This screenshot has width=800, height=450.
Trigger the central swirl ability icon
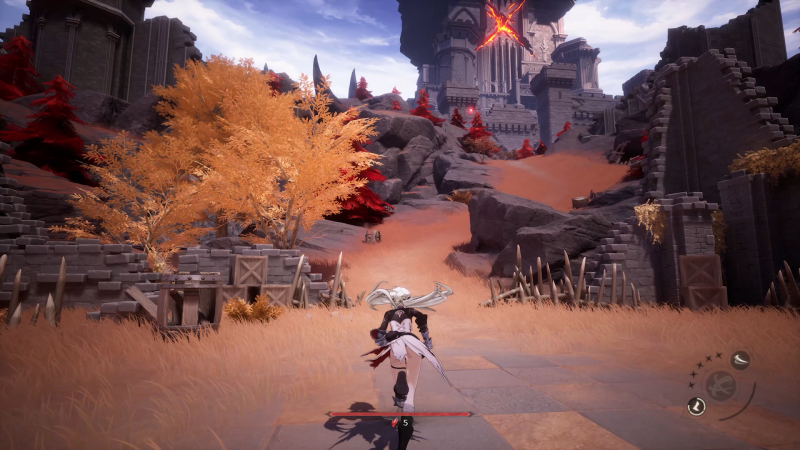click(x=720, y=386)
